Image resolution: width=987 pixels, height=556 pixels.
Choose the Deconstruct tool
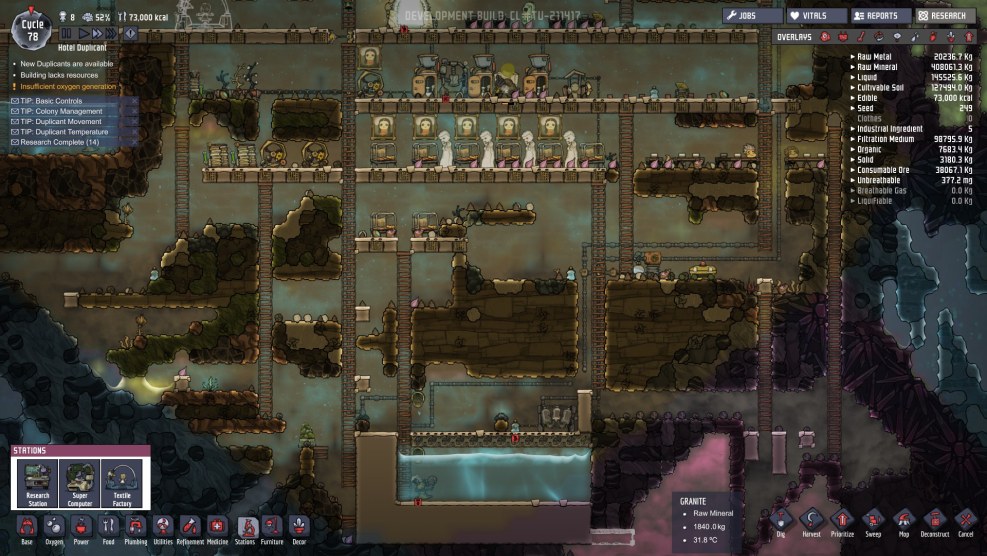(934, 523)
